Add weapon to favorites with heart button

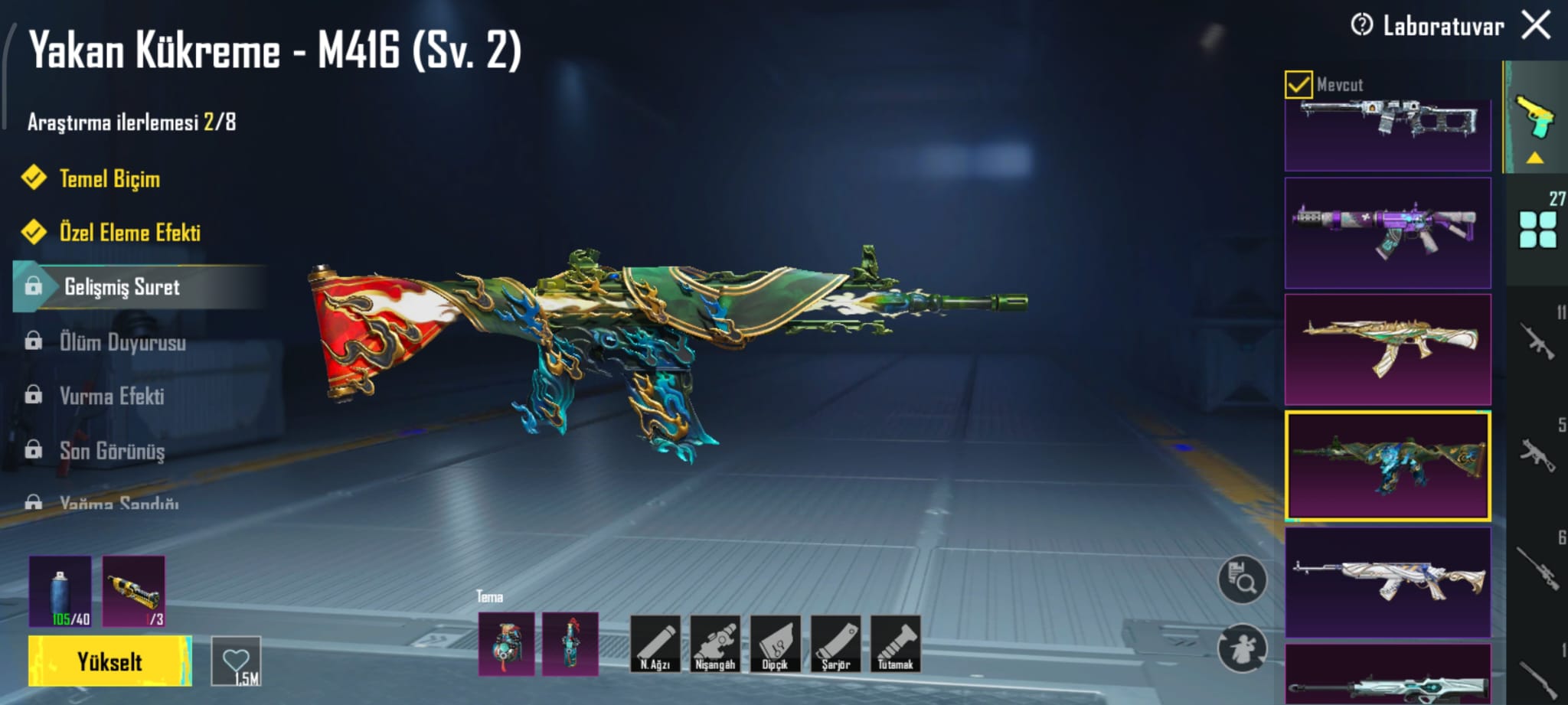237,661
